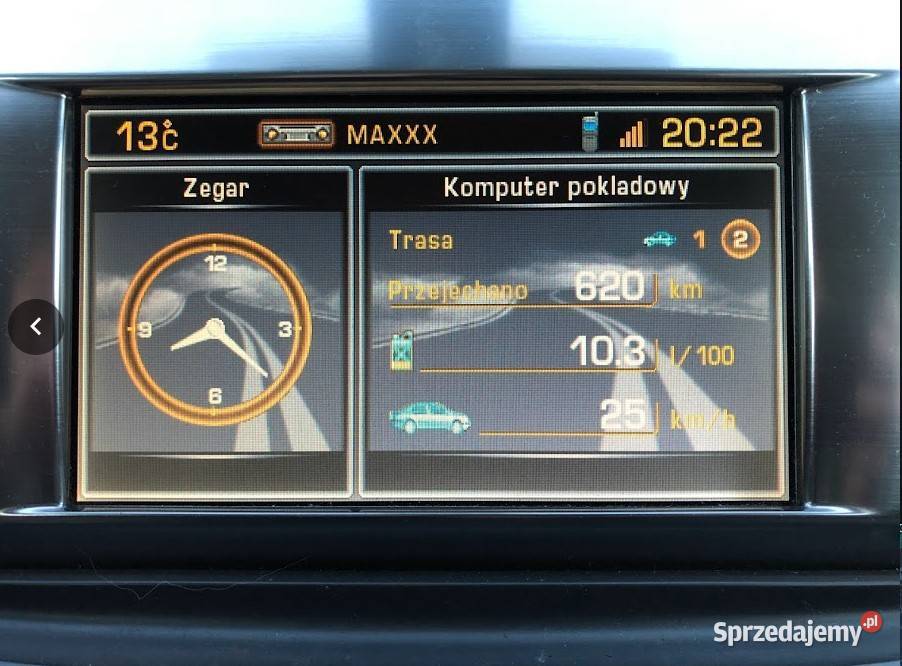Switch to trip 1 on the computer

point(700,240)
